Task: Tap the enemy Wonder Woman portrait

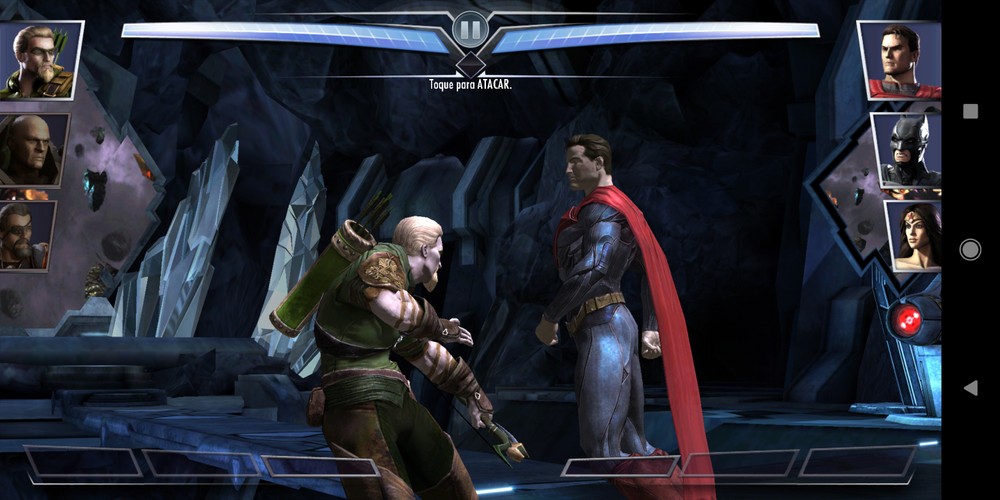Action: pyautogui.click(x=913, y=236)
